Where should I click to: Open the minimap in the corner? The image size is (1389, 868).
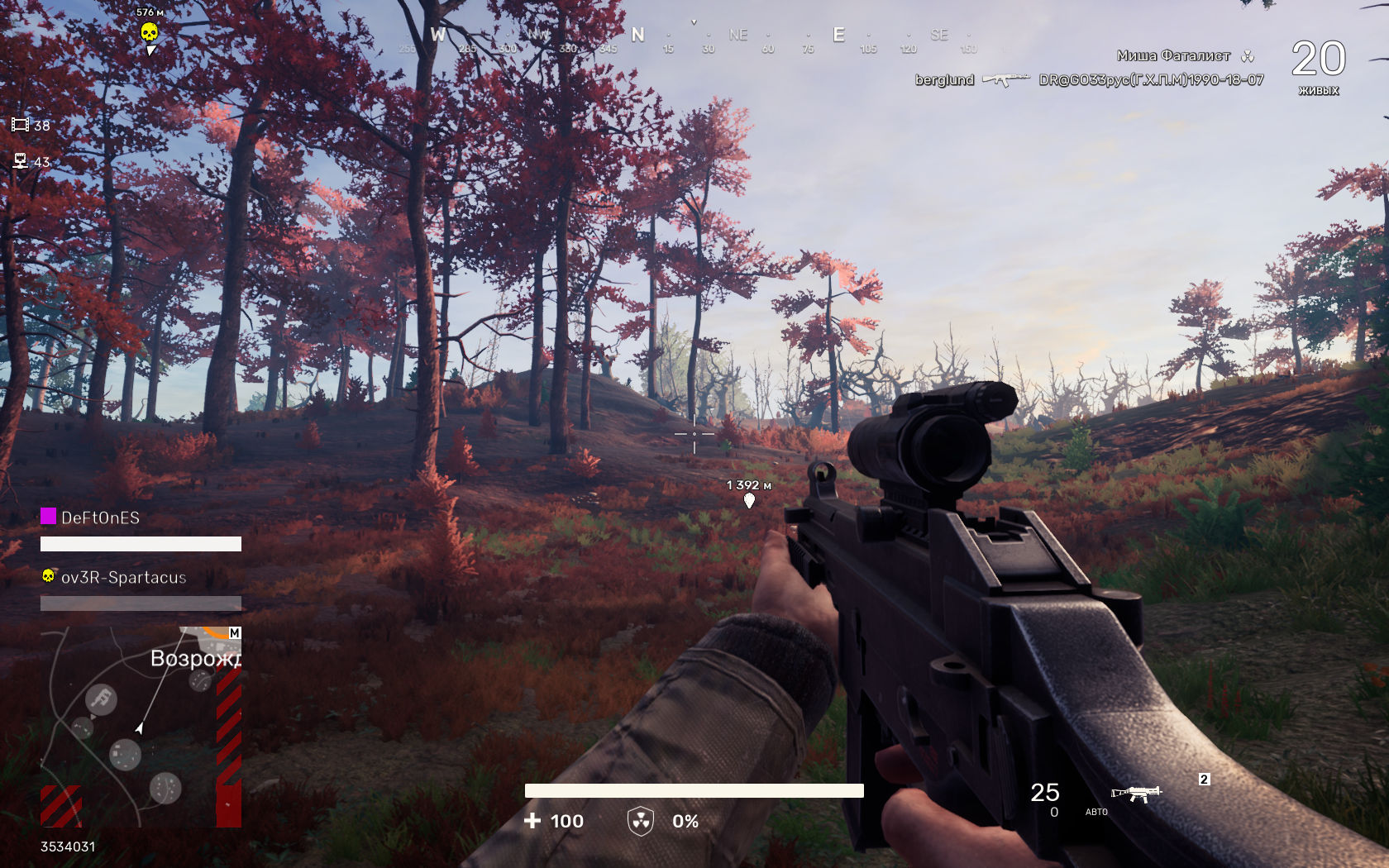[141, 727]
